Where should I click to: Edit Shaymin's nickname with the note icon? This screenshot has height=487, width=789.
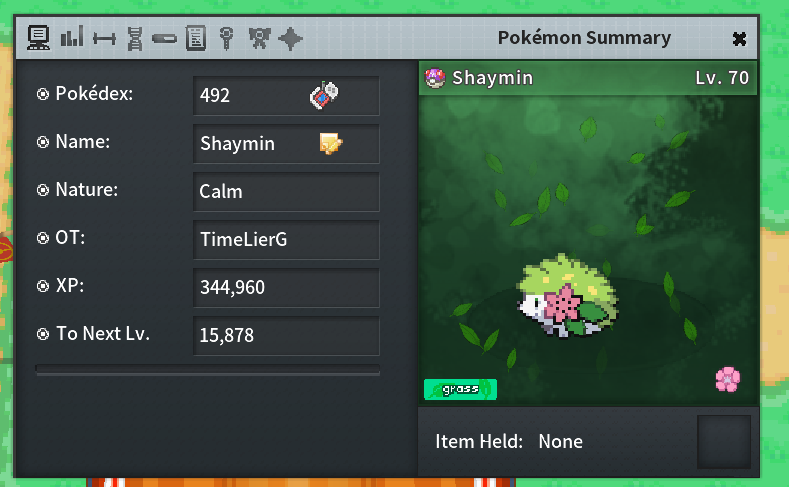tap(331, 143)
